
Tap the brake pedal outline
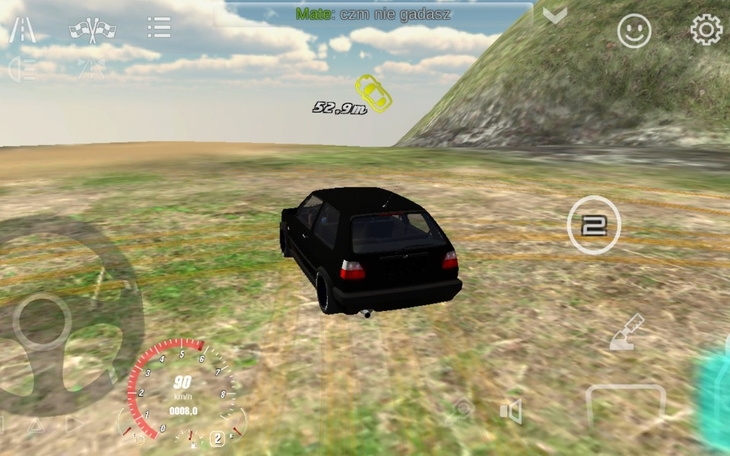point(626,406)
